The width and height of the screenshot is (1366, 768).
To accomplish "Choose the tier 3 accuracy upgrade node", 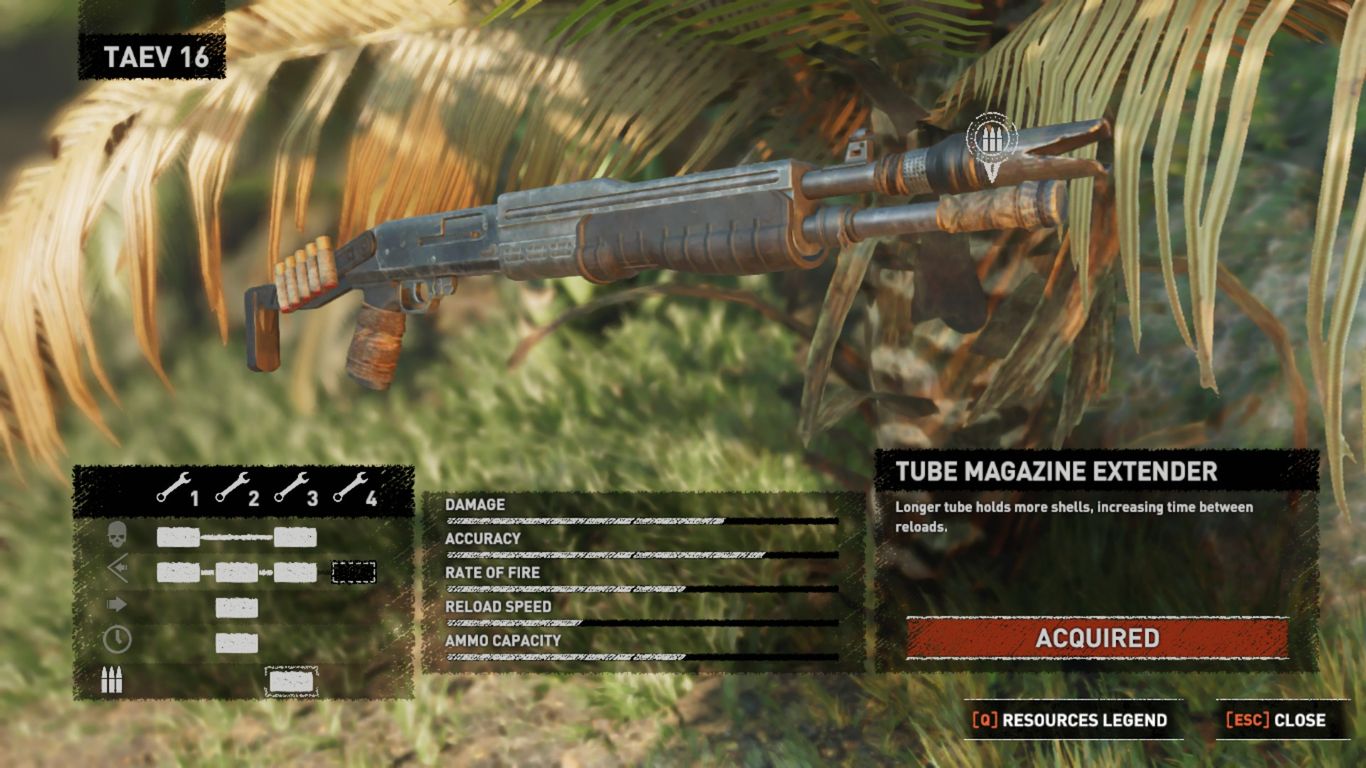I will [296, 572].
